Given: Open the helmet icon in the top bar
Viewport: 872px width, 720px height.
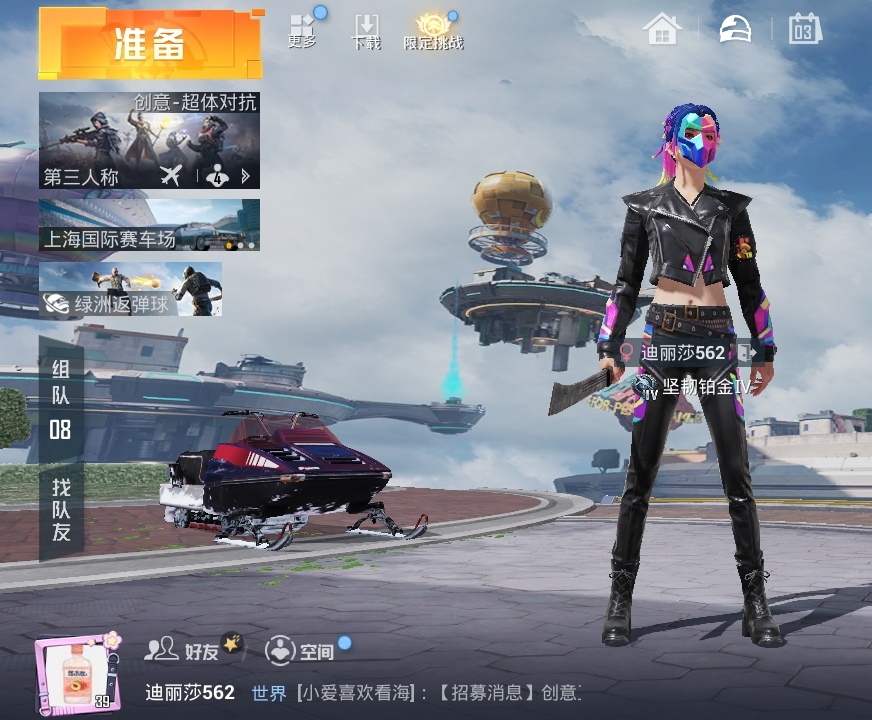Looking at the screenshot, I should (x=735, y=29).
